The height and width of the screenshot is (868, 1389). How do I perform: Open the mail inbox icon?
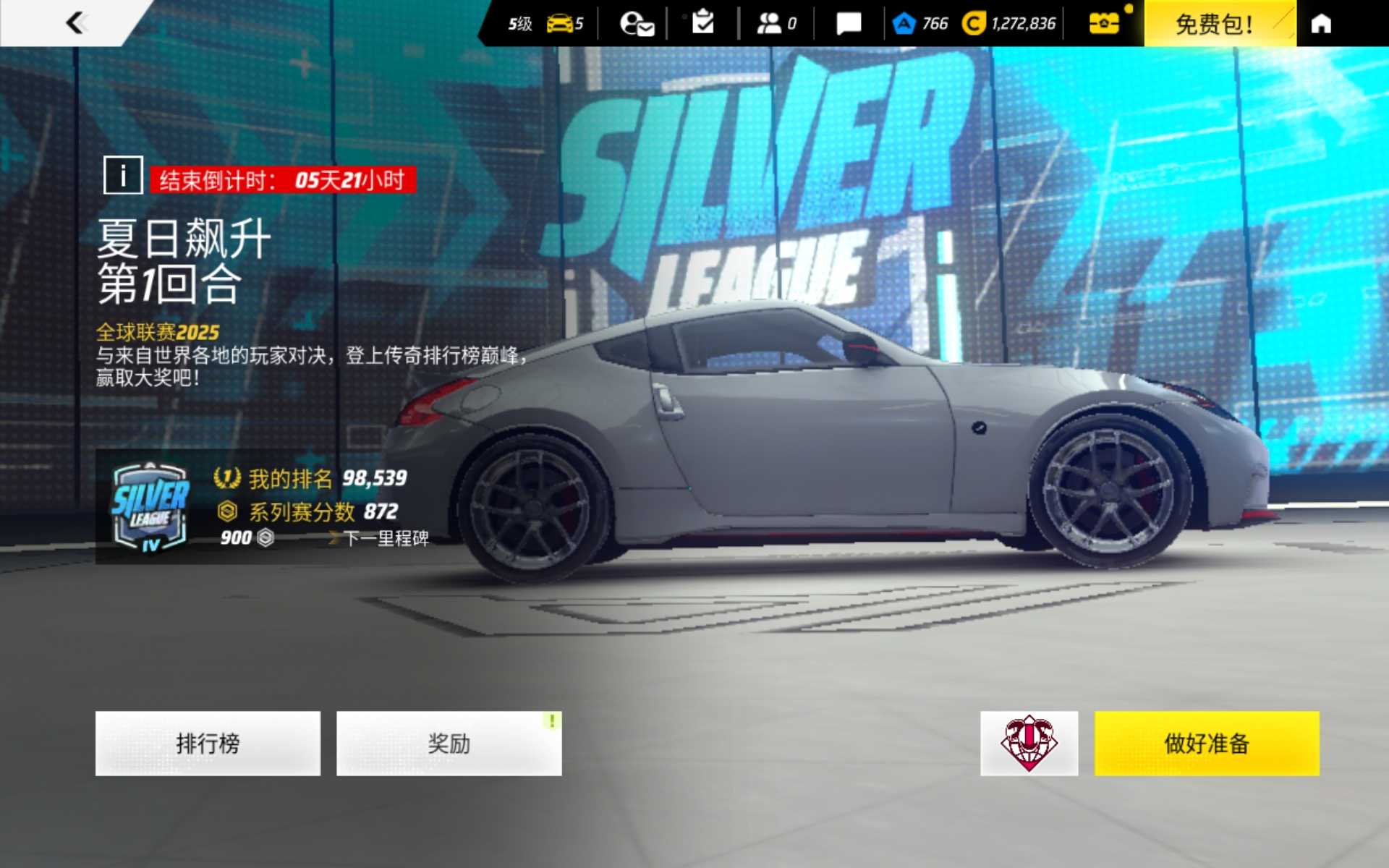point(637,24)
